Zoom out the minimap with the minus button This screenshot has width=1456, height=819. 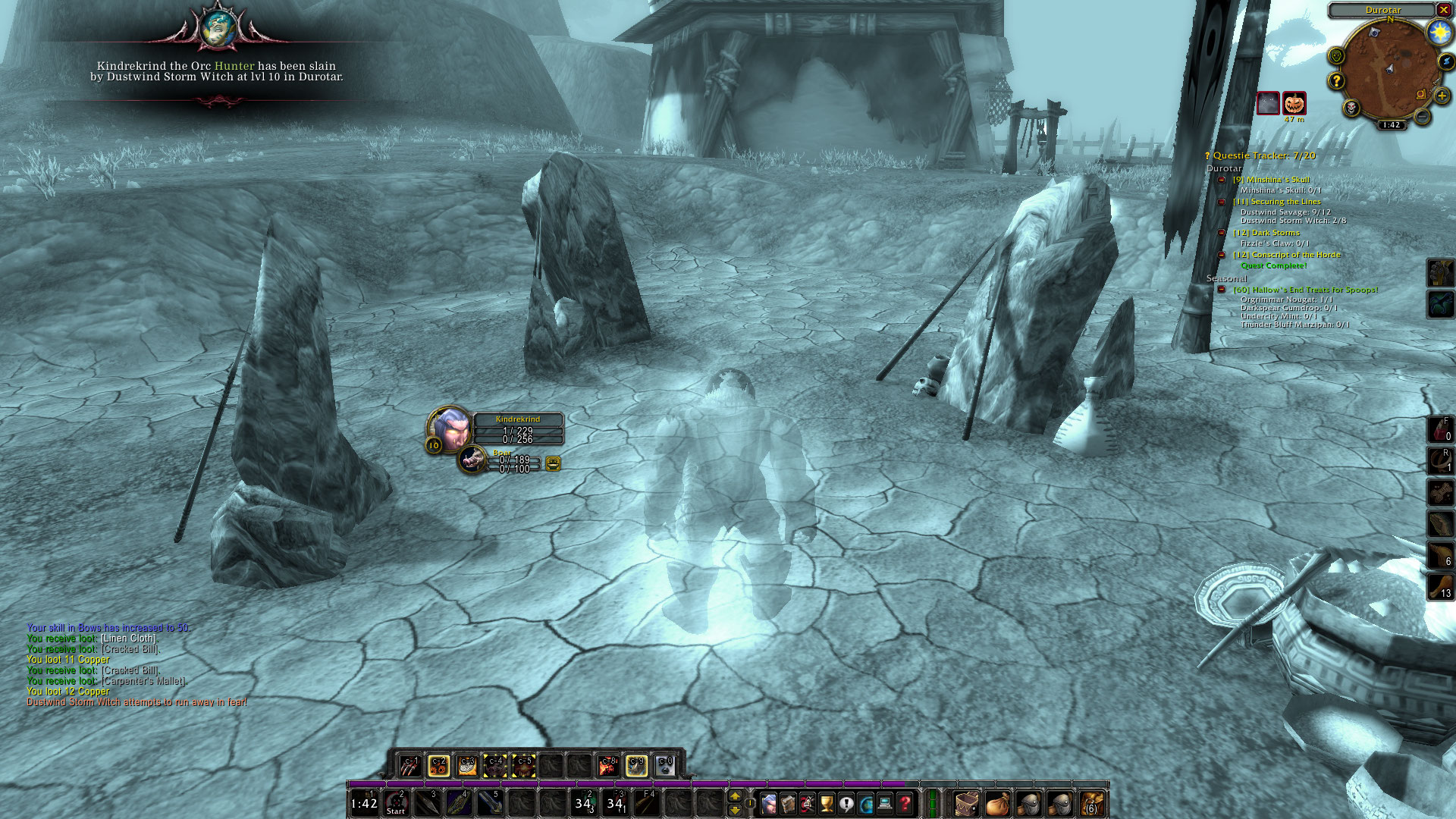[x=1422, y=117]
